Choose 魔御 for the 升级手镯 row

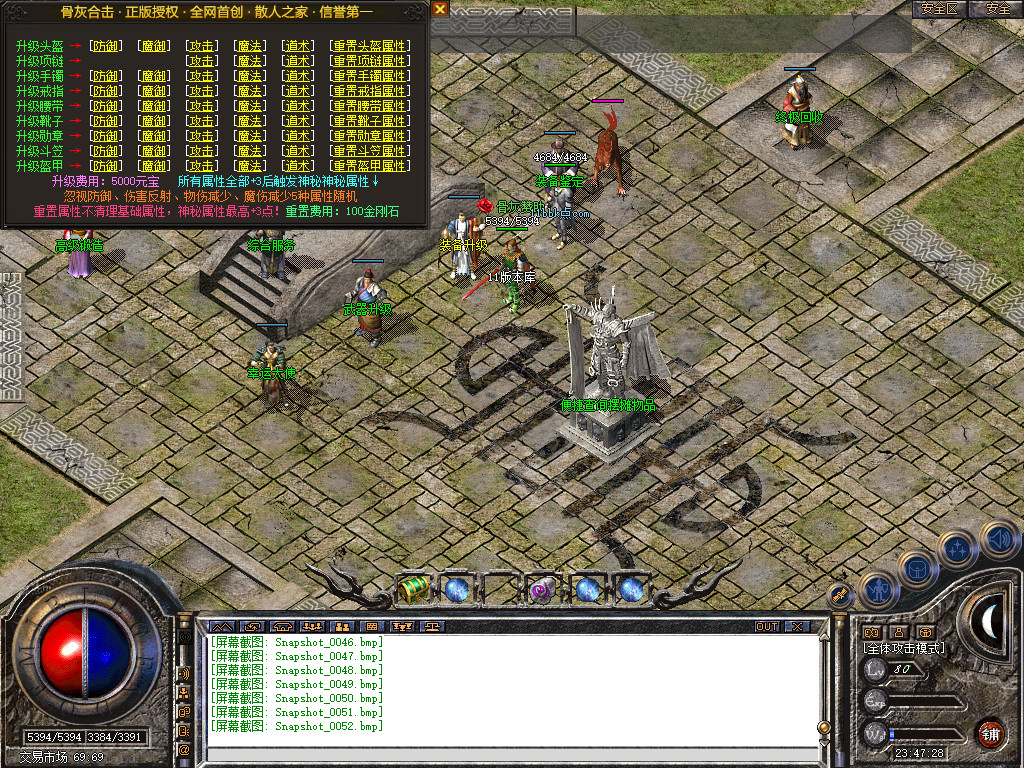click(x=153, y=76)
